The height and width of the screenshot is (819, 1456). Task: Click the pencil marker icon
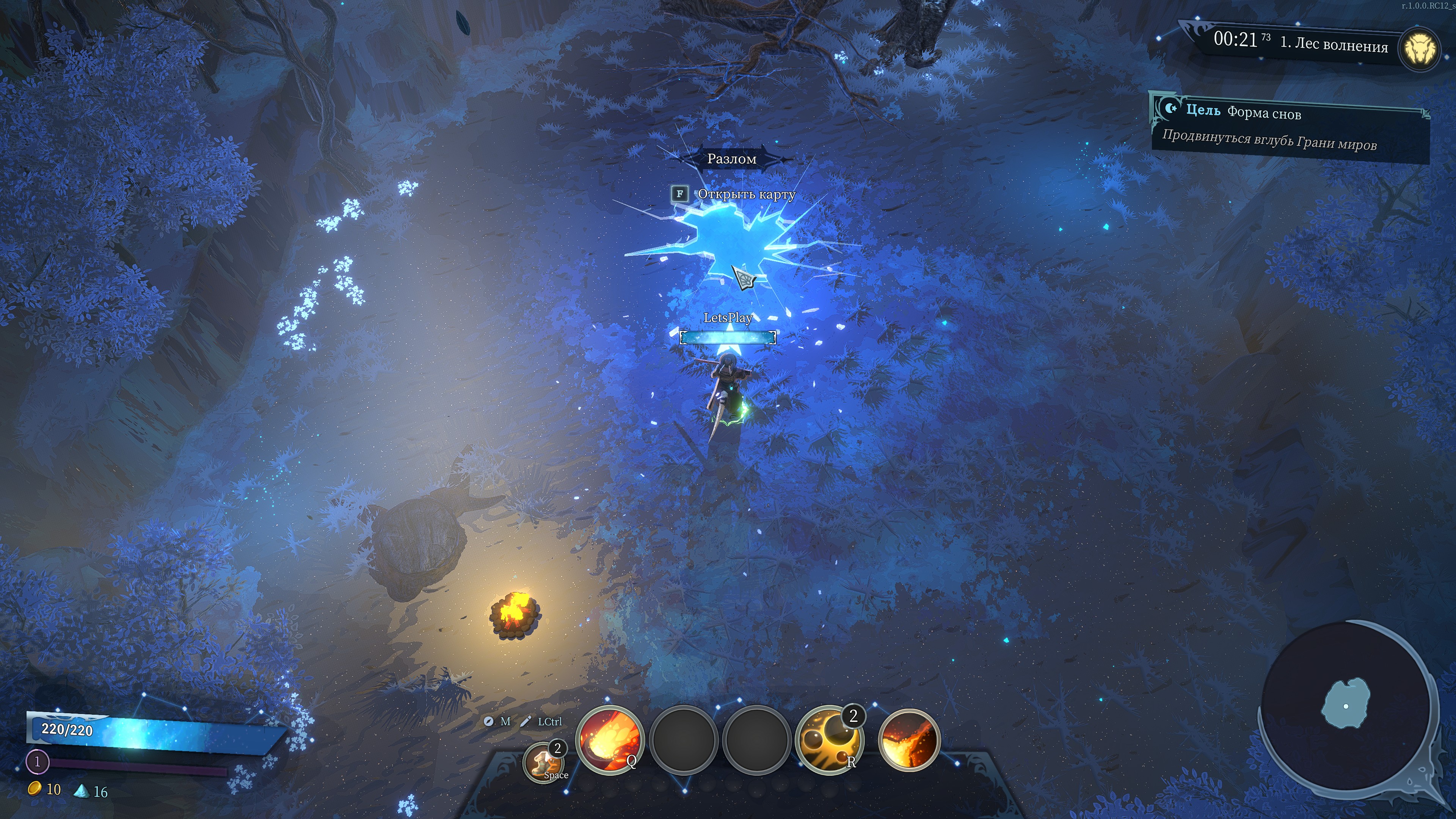526,721
